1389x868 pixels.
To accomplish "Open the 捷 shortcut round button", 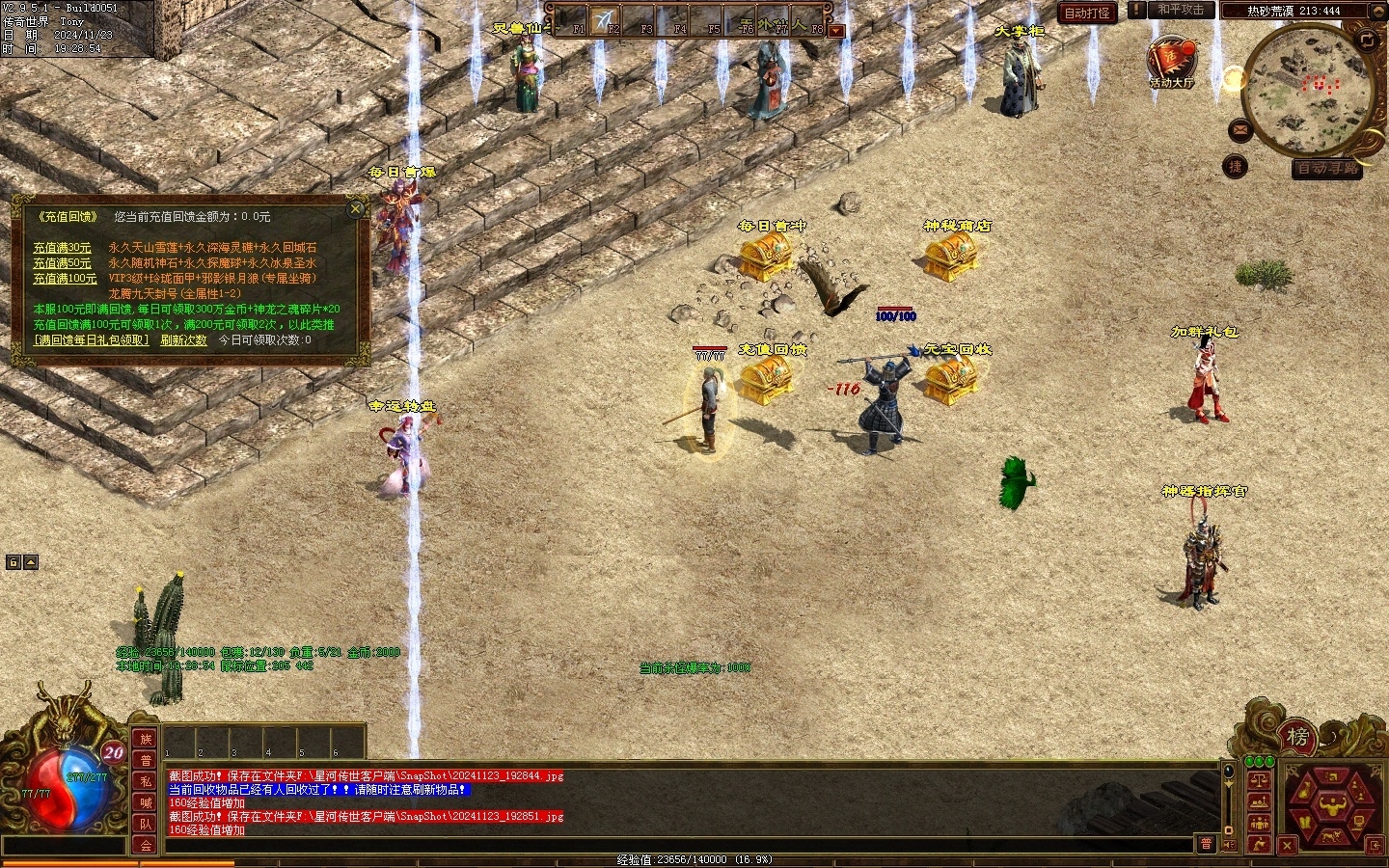I will pyautogui.click(x=1235, y=167).
